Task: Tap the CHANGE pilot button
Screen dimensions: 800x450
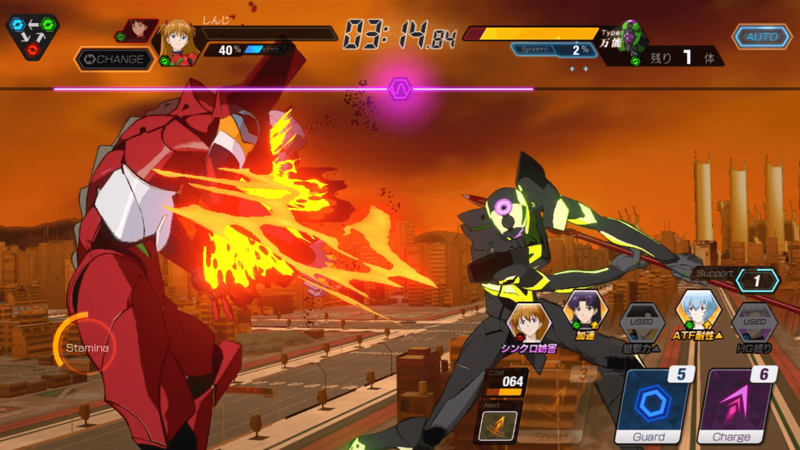Action: point(115,59)
